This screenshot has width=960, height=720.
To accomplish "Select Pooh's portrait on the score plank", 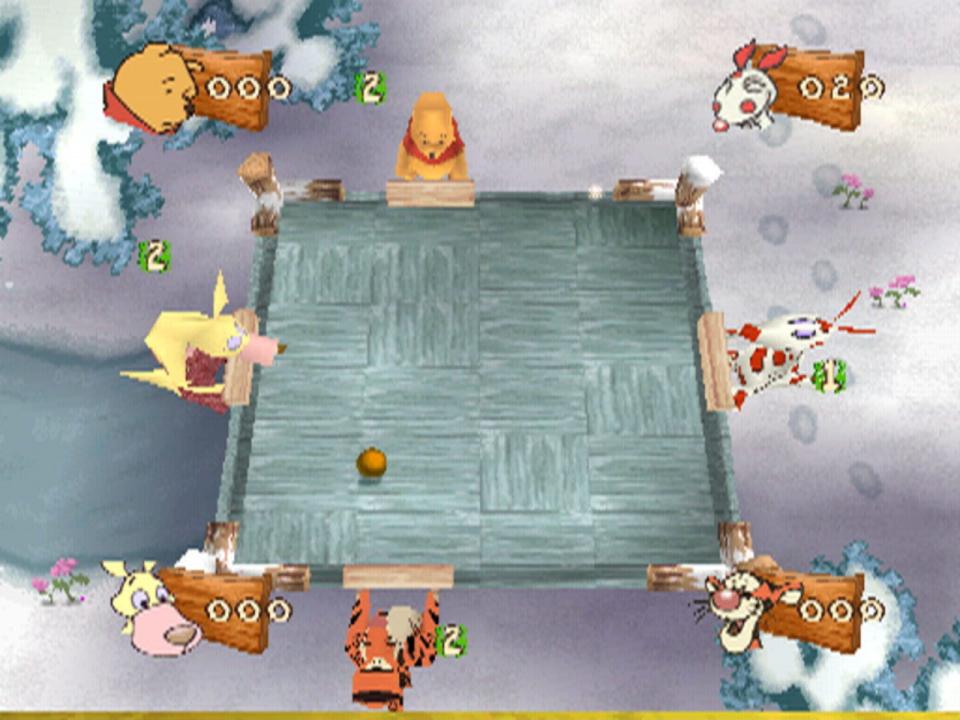I will pyautogui.click(x=150, y=90).
